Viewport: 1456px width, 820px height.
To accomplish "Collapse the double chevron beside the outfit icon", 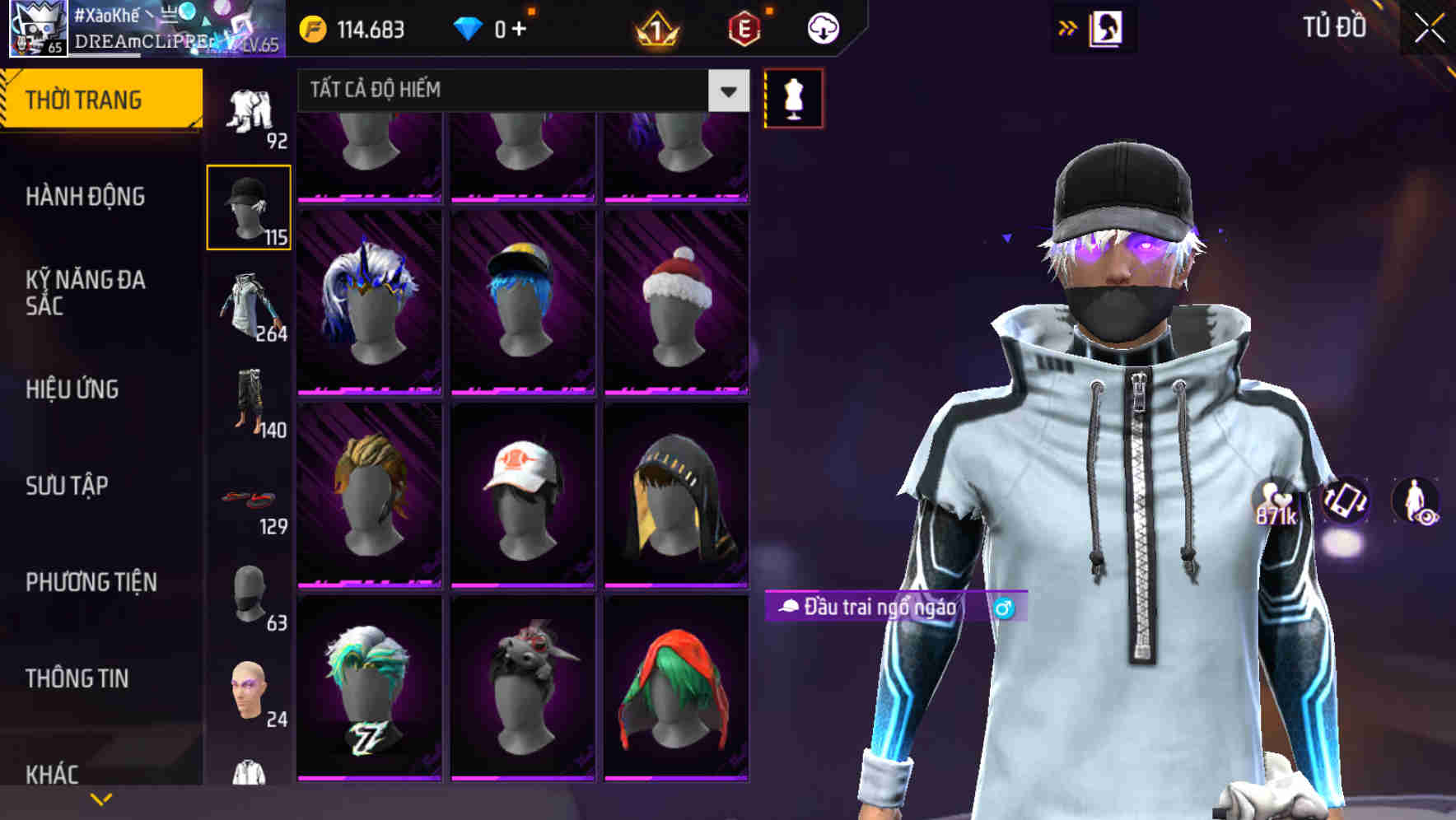I will pos(1066,27).
